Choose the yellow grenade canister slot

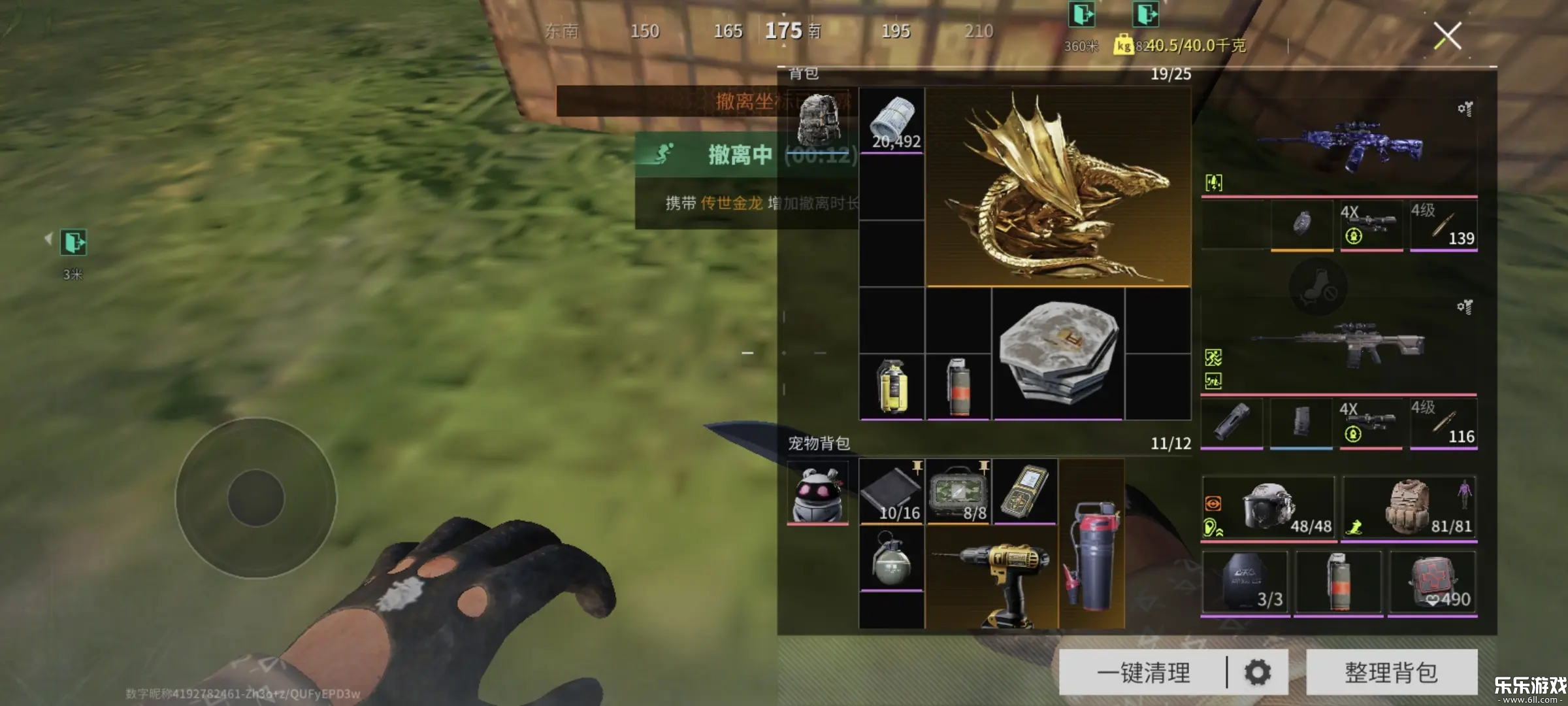pyautogui.click(x=892, y=387)
